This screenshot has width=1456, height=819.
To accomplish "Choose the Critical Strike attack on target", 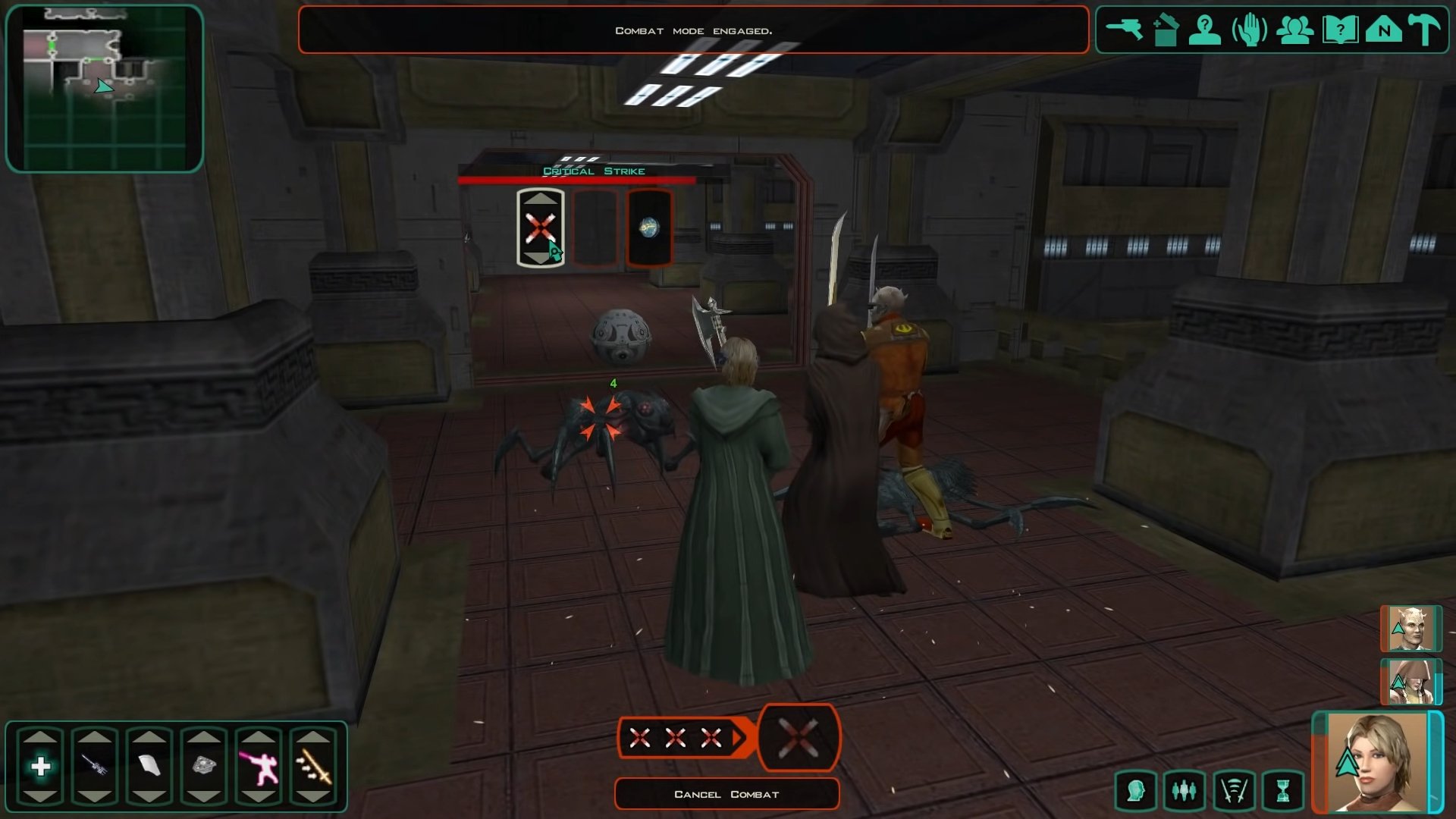I will (x=540, y=227).
